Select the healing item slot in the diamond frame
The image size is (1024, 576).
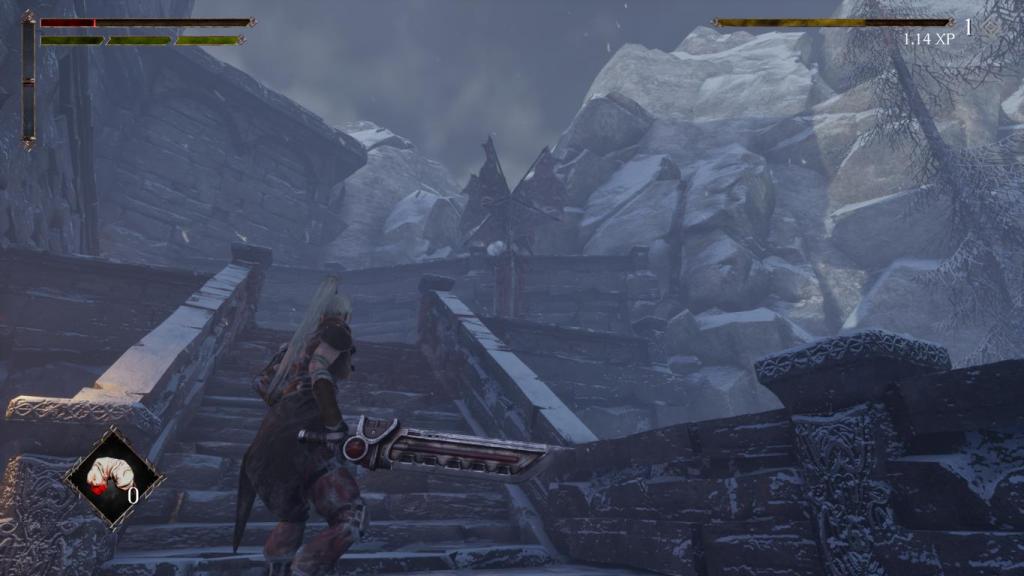tap(111, 476)
